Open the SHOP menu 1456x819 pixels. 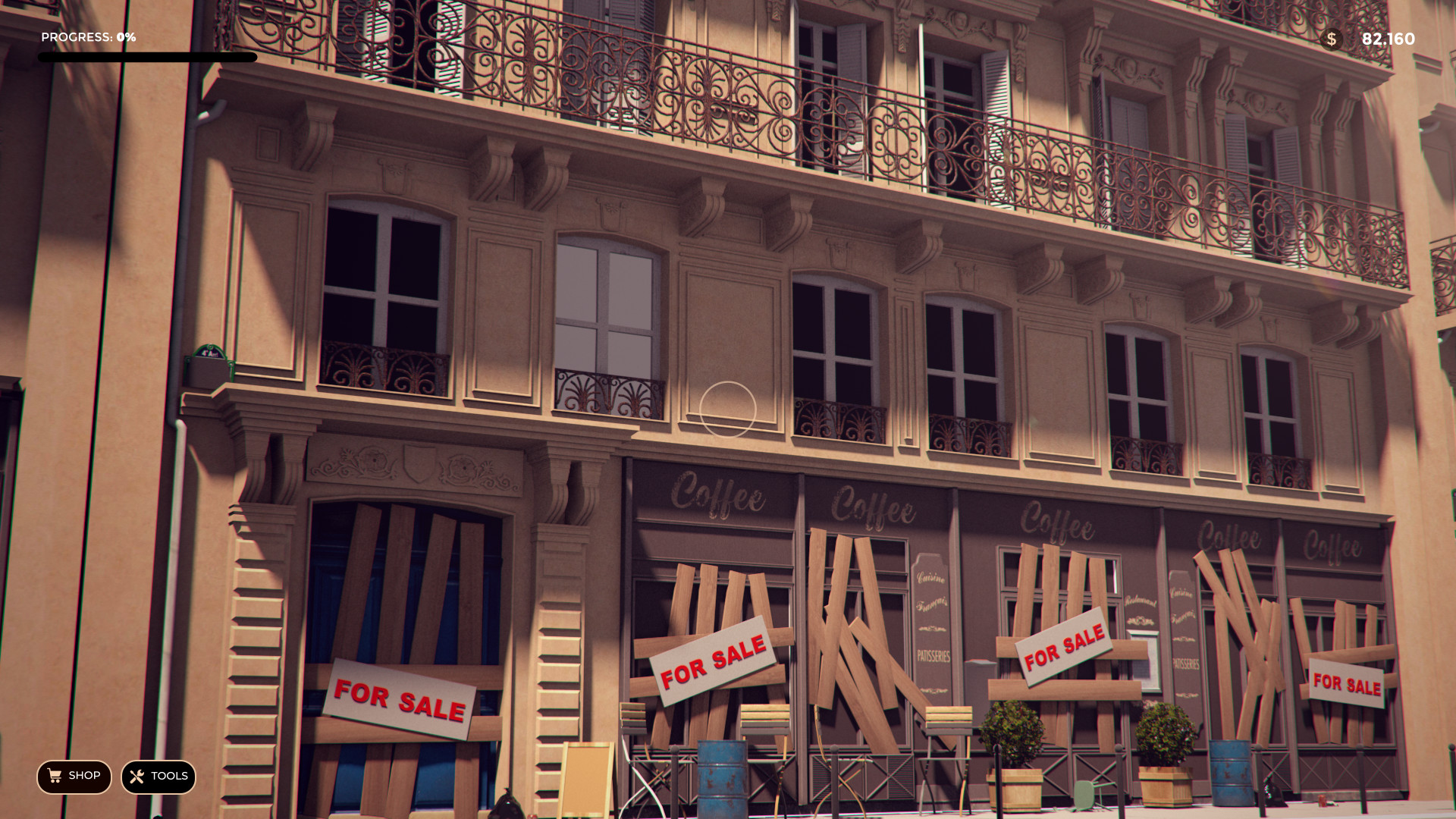coord(74,777)
